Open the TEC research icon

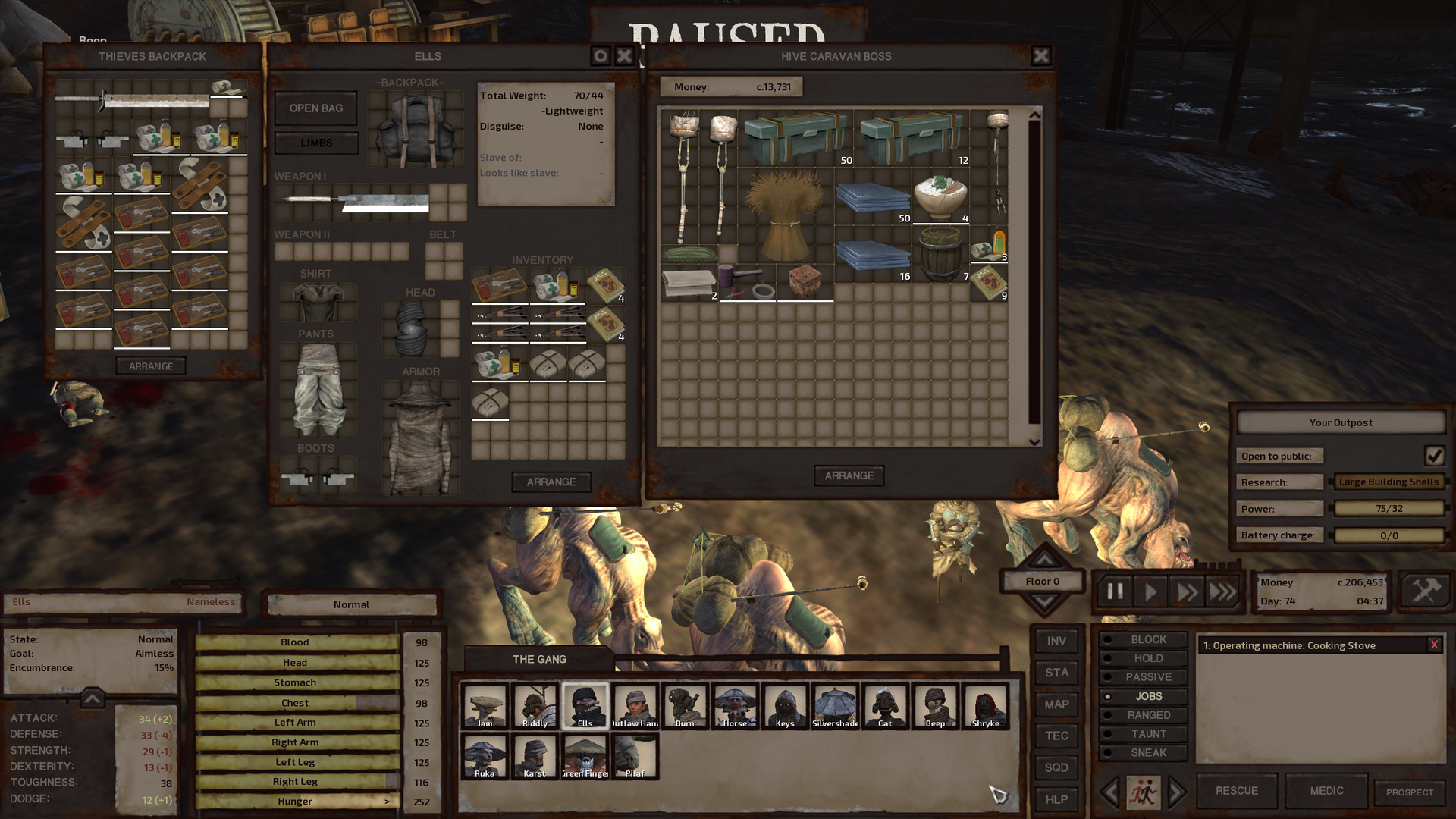pos(1056,736)
